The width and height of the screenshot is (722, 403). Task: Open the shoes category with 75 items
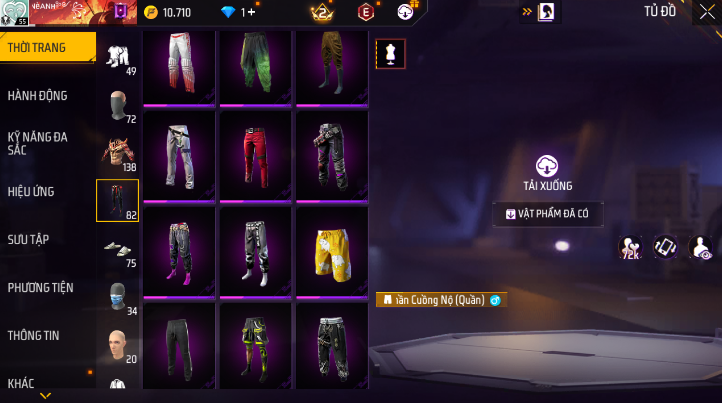pos(118,249)
